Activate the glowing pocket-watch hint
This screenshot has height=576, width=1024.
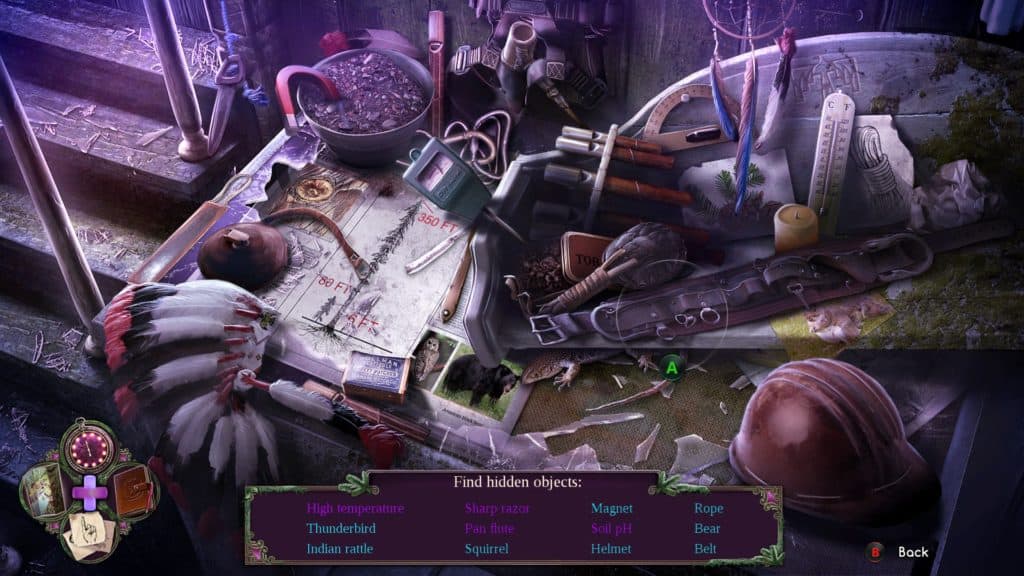pos(90,450)
